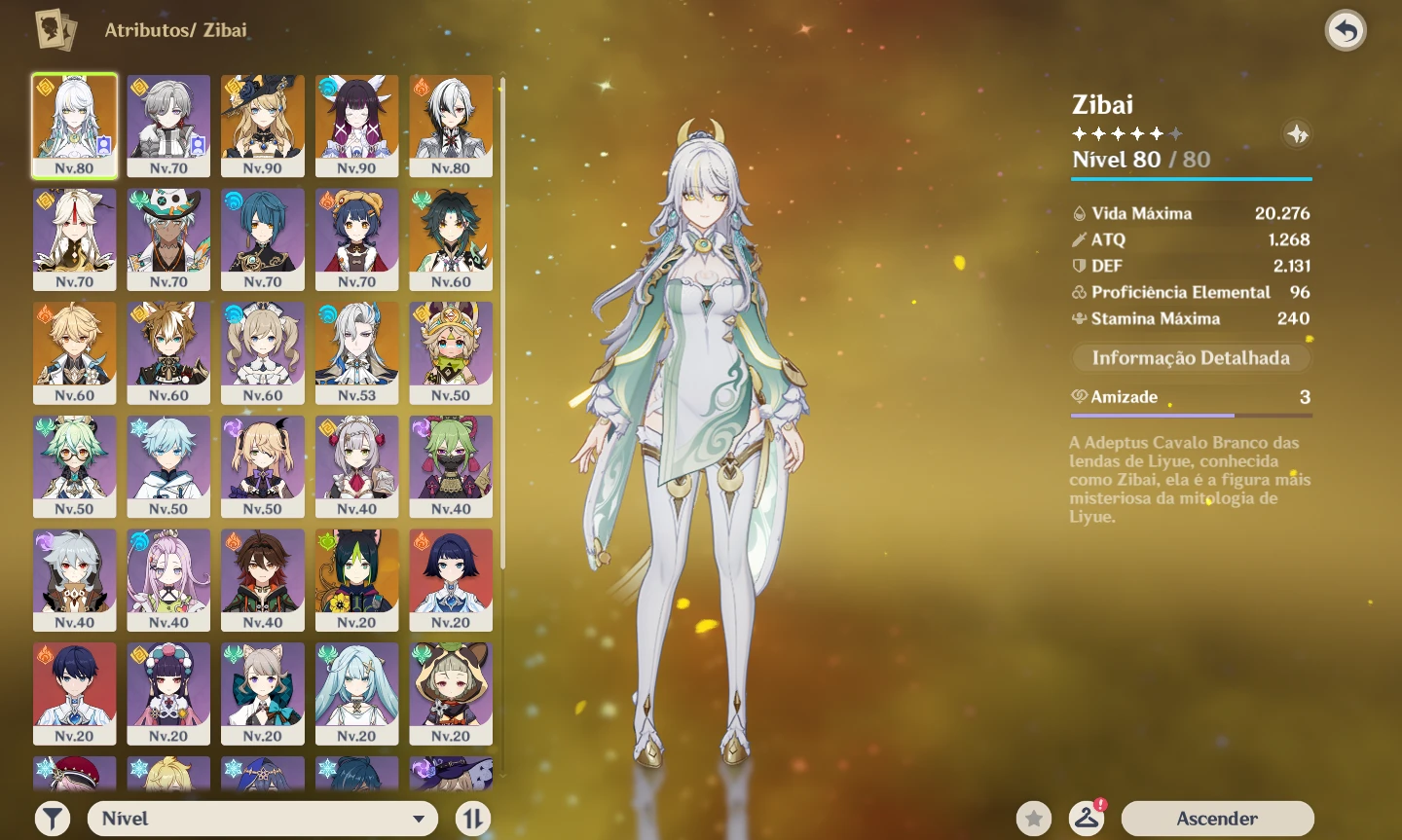Toggle the favorite star for Zibai
This screenshot has width=1402, height=840.
click(1034, 818)
